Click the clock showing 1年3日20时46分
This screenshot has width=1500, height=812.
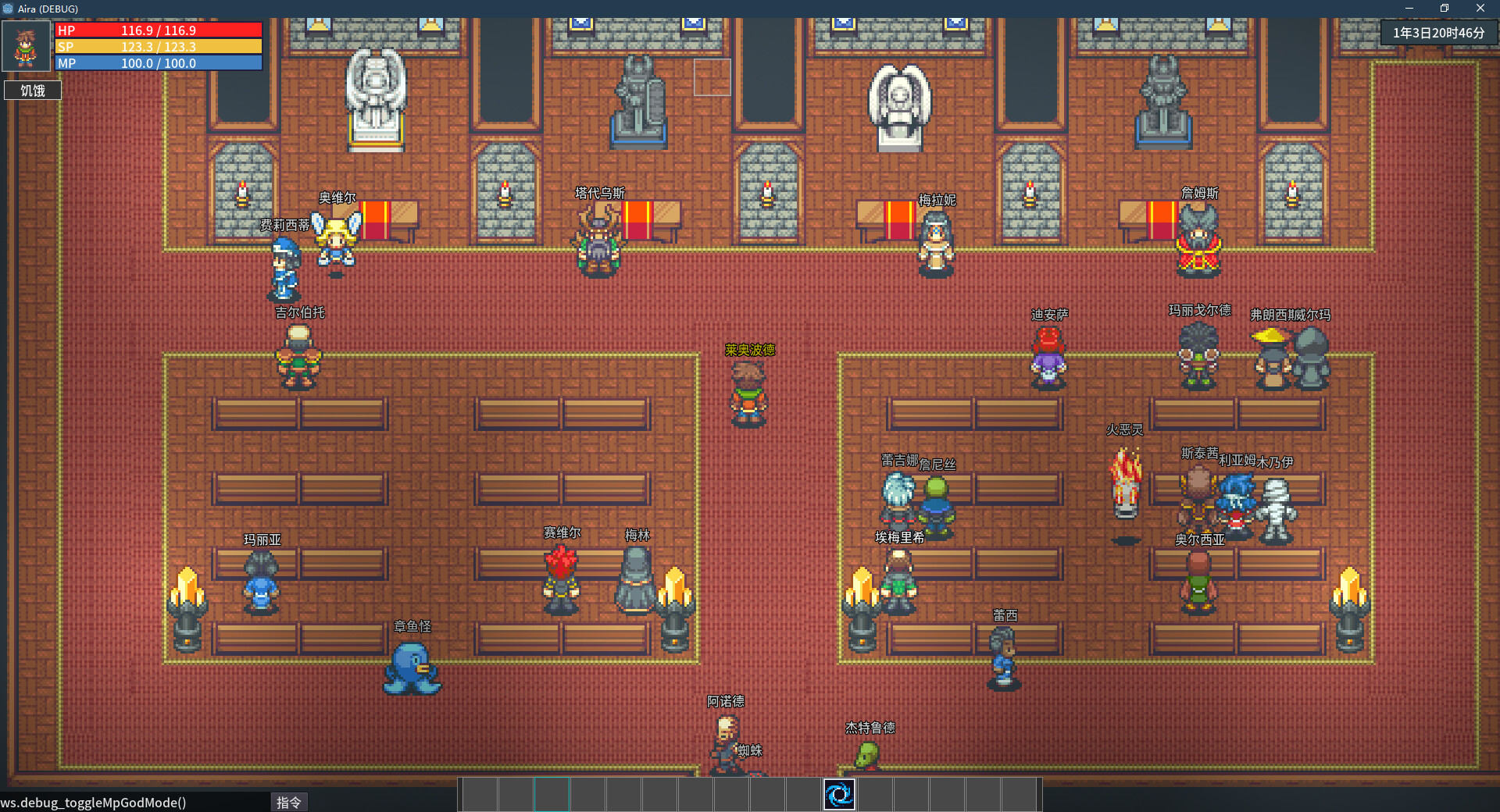tap(1438, 33)
